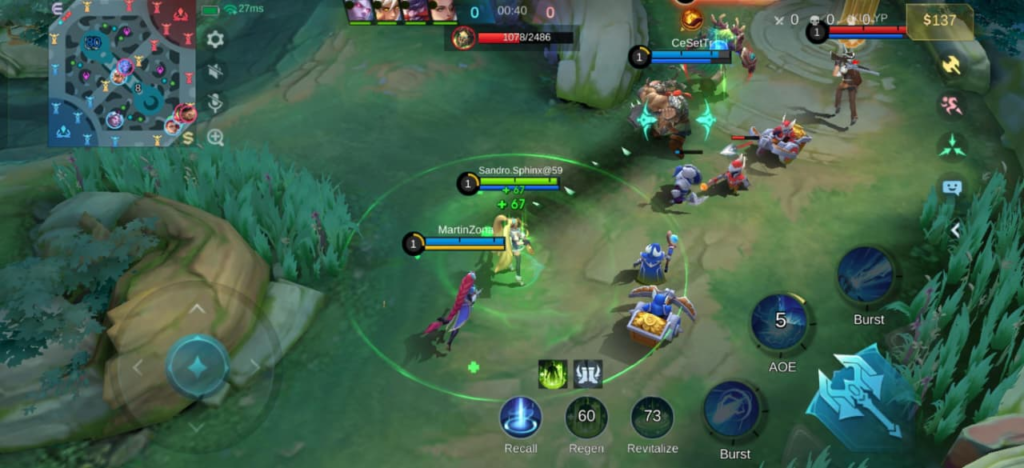This screenshot has width=1024, height=468.
Task: Select the yellow axe attack command
Action: pyautogui.click(x=951, y=64)
